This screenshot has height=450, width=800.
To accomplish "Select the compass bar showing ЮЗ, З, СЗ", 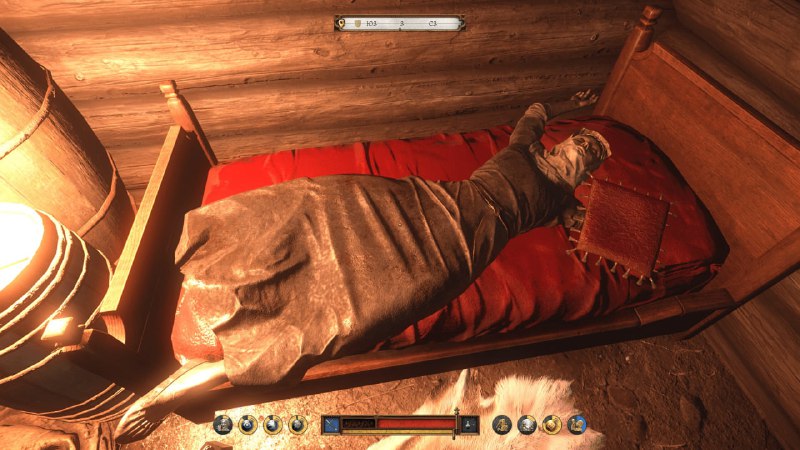I will pyautogui.click(x=400, y=23).
